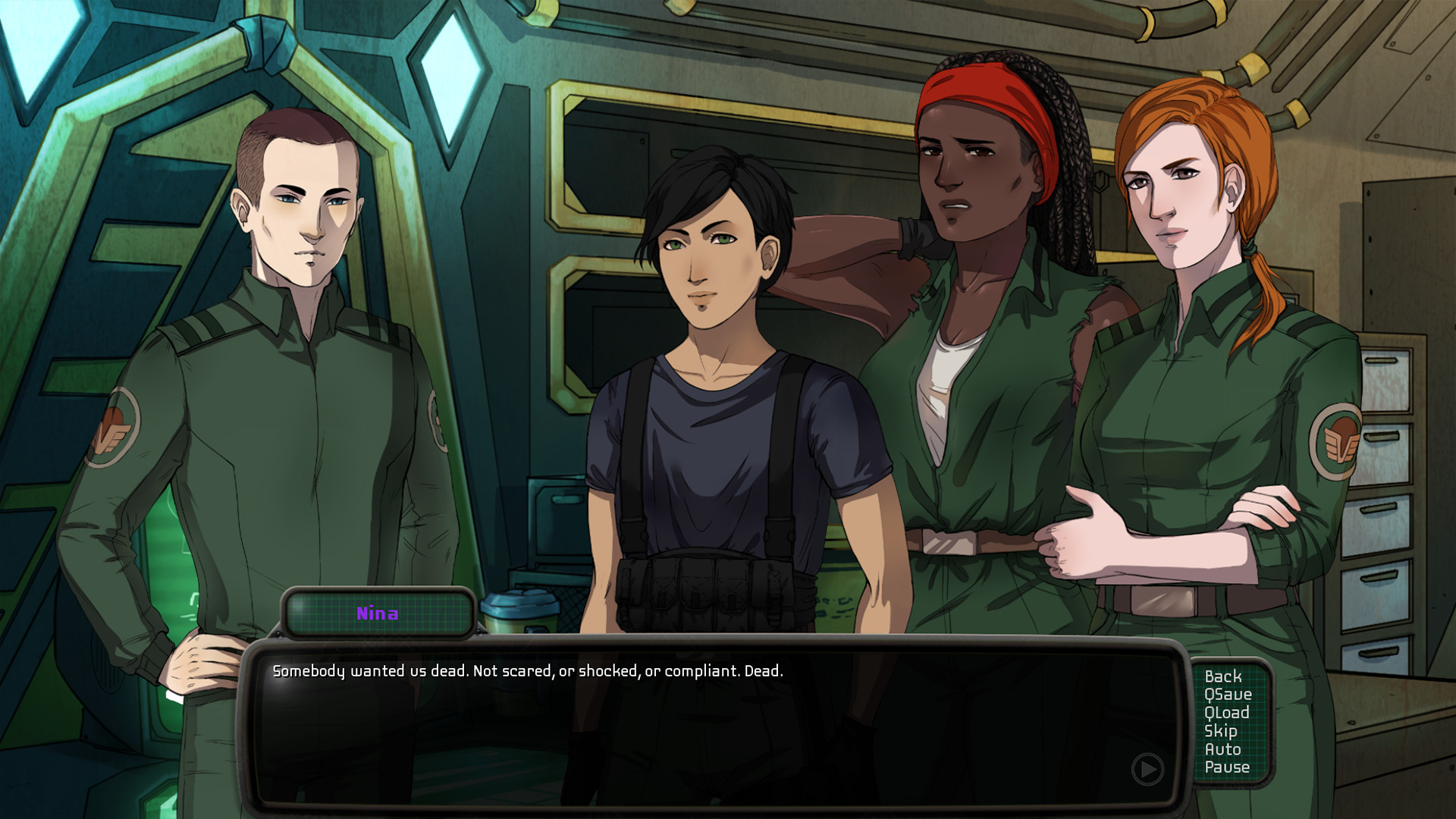
Task: Click Nina's name label above the dialogue
Action: tap(378, 614)
